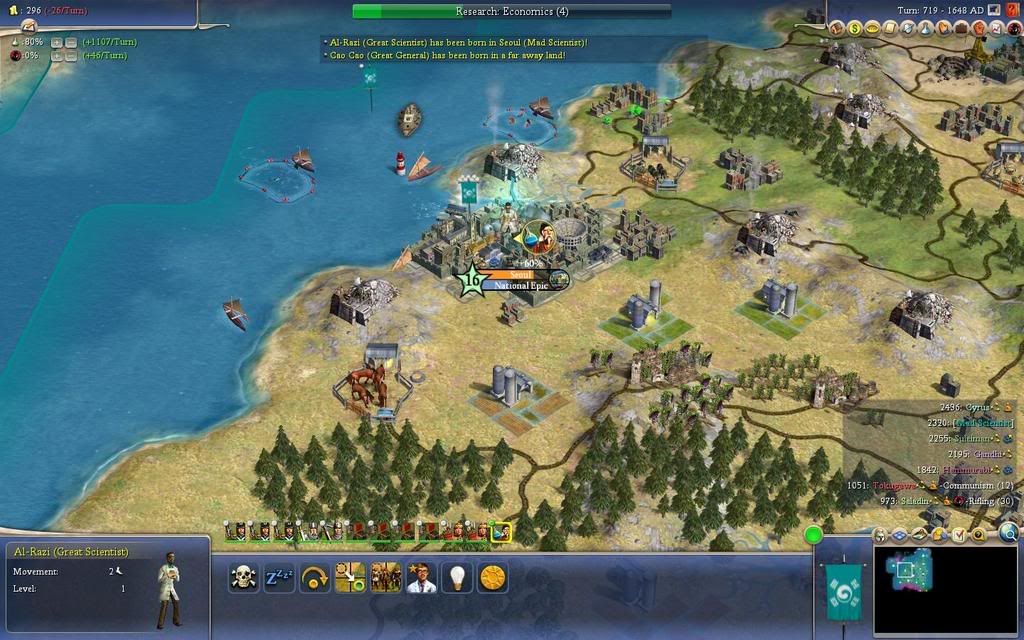Image resolution: width=1024 pixels, height=640 pixels.
Task: Click the Seoul city name bar
Action: [x=518, y=275]
